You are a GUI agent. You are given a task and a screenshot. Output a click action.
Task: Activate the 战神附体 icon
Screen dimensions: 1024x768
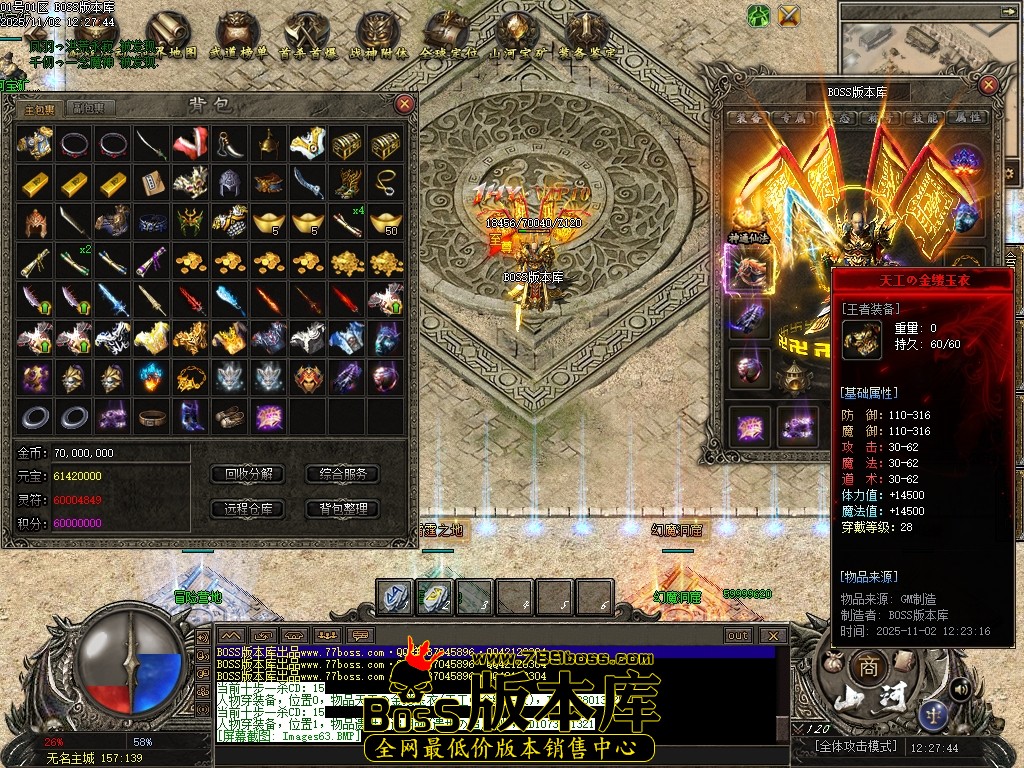click(376, 36)
